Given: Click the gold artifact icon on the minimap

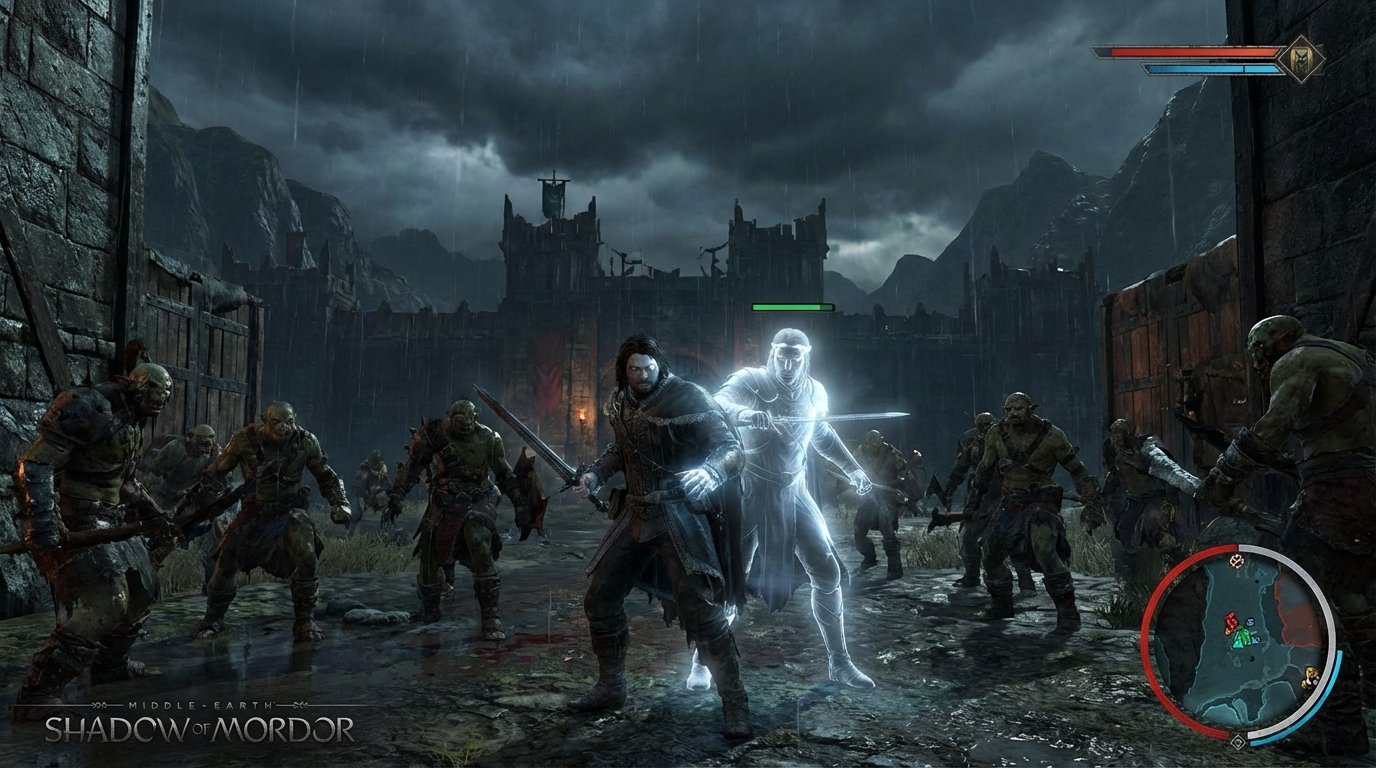Looking at the screenshot, I should click(1311, 678).
